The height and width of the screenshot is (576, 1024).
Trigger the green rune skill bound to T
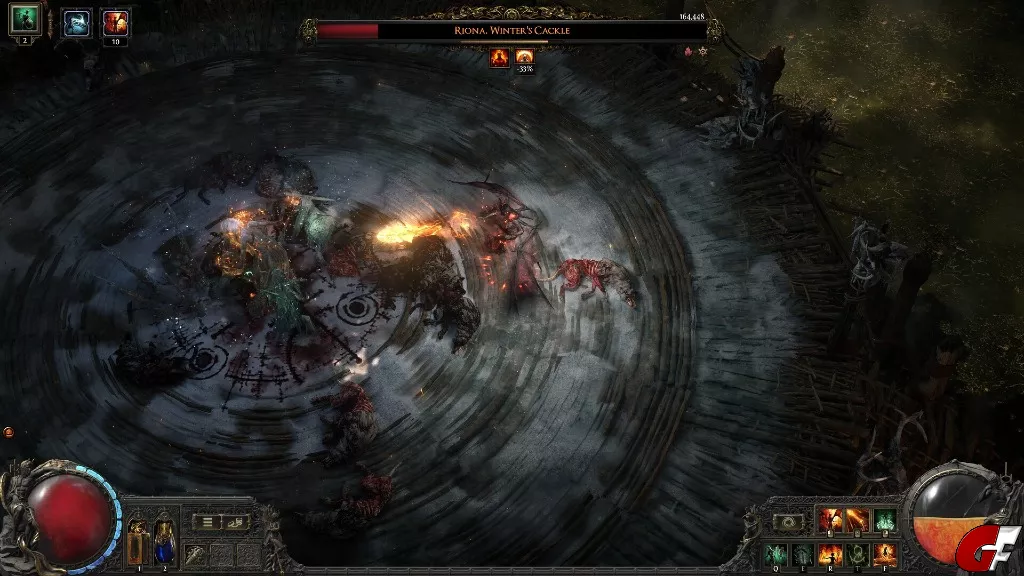pos(857,553)
